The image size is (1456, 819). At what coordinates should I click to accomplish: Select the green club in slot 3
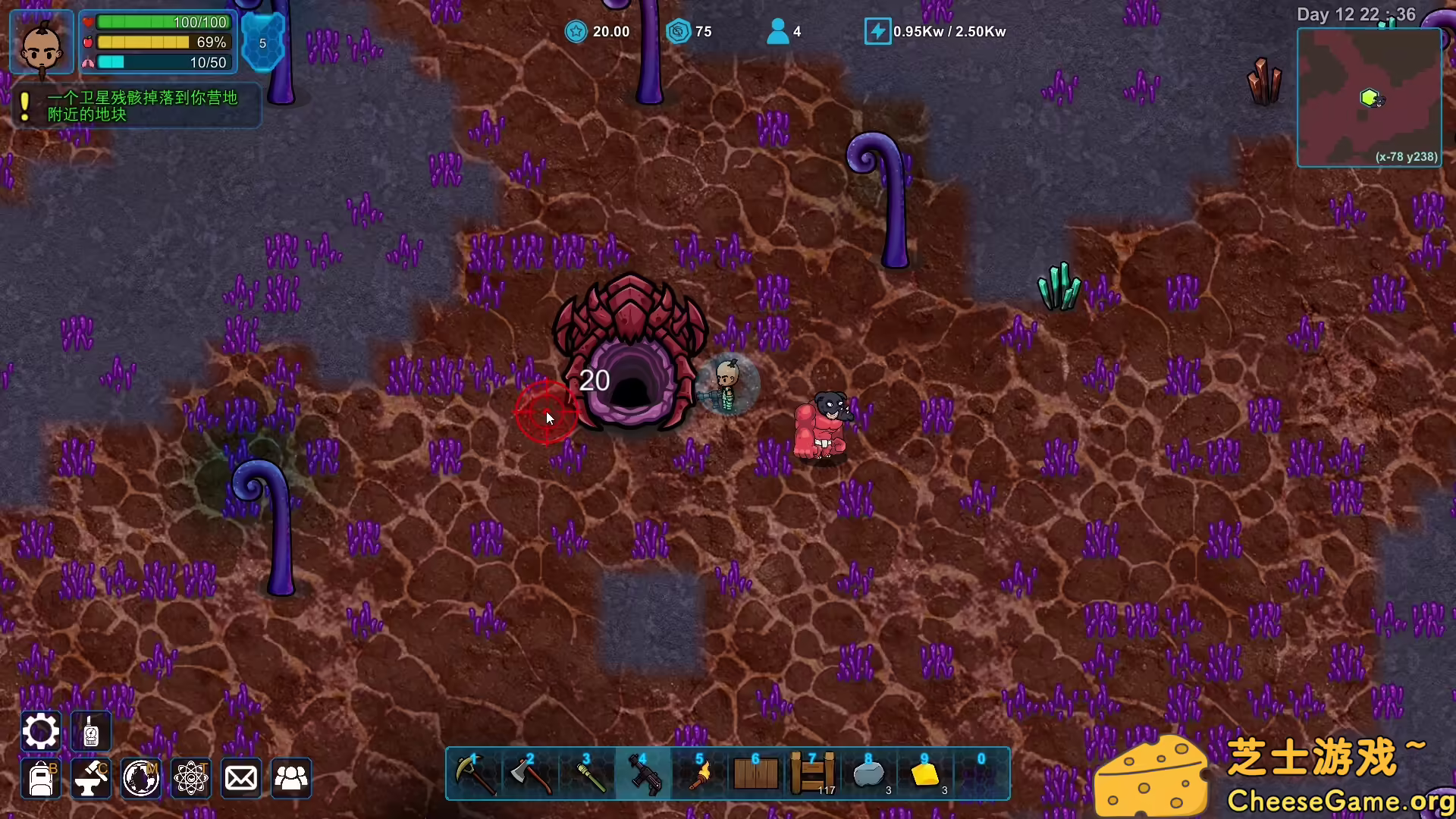pos(587,774)
